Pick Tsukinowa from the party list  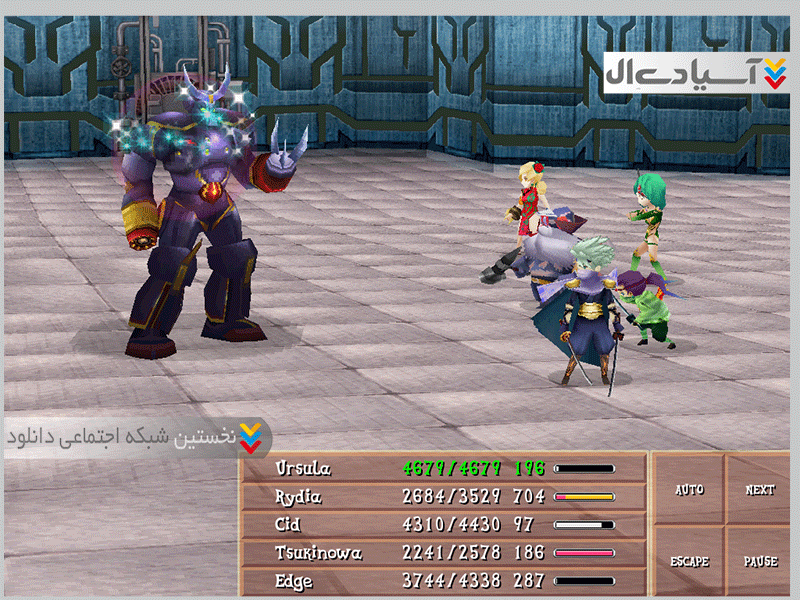coord(443,552)
